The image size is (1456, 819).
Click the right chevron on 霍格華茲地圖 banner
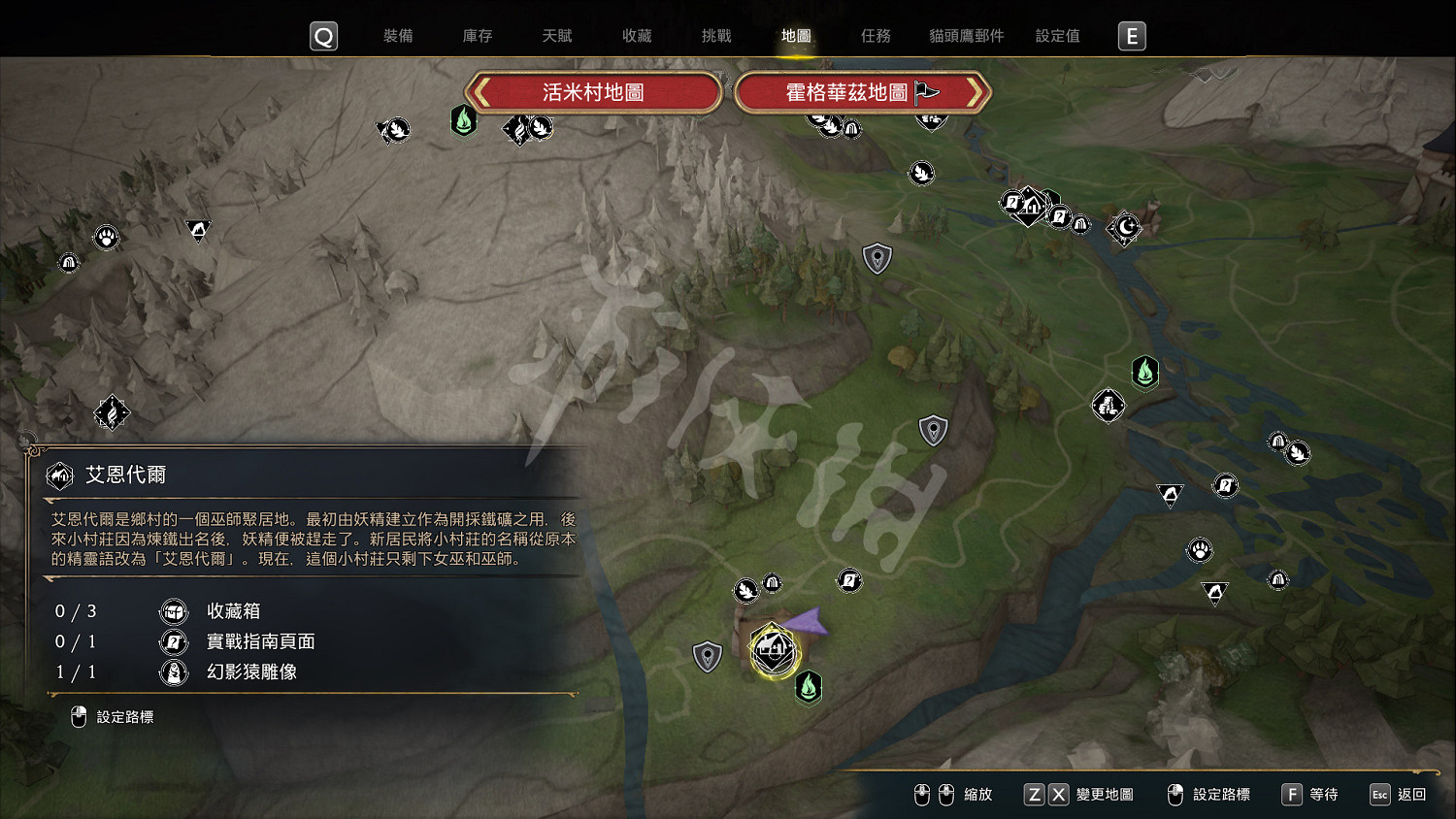[x=975, y=92]
